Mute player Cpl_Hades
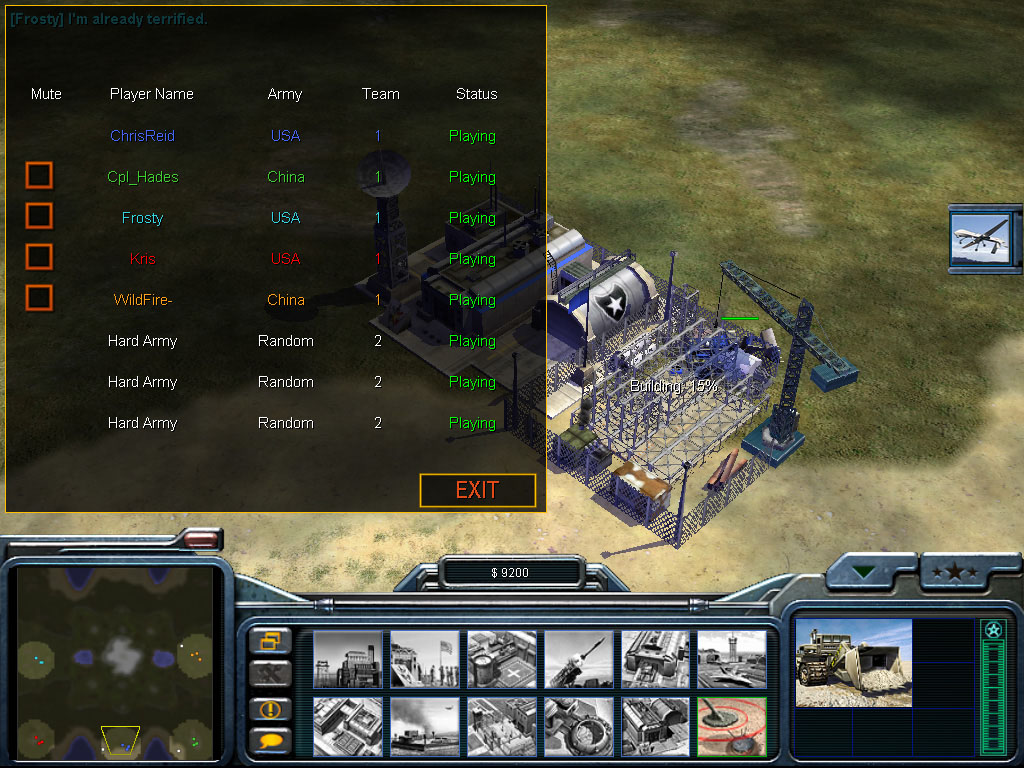Viewport: 1024px width, 768px height. click(39, 176)
